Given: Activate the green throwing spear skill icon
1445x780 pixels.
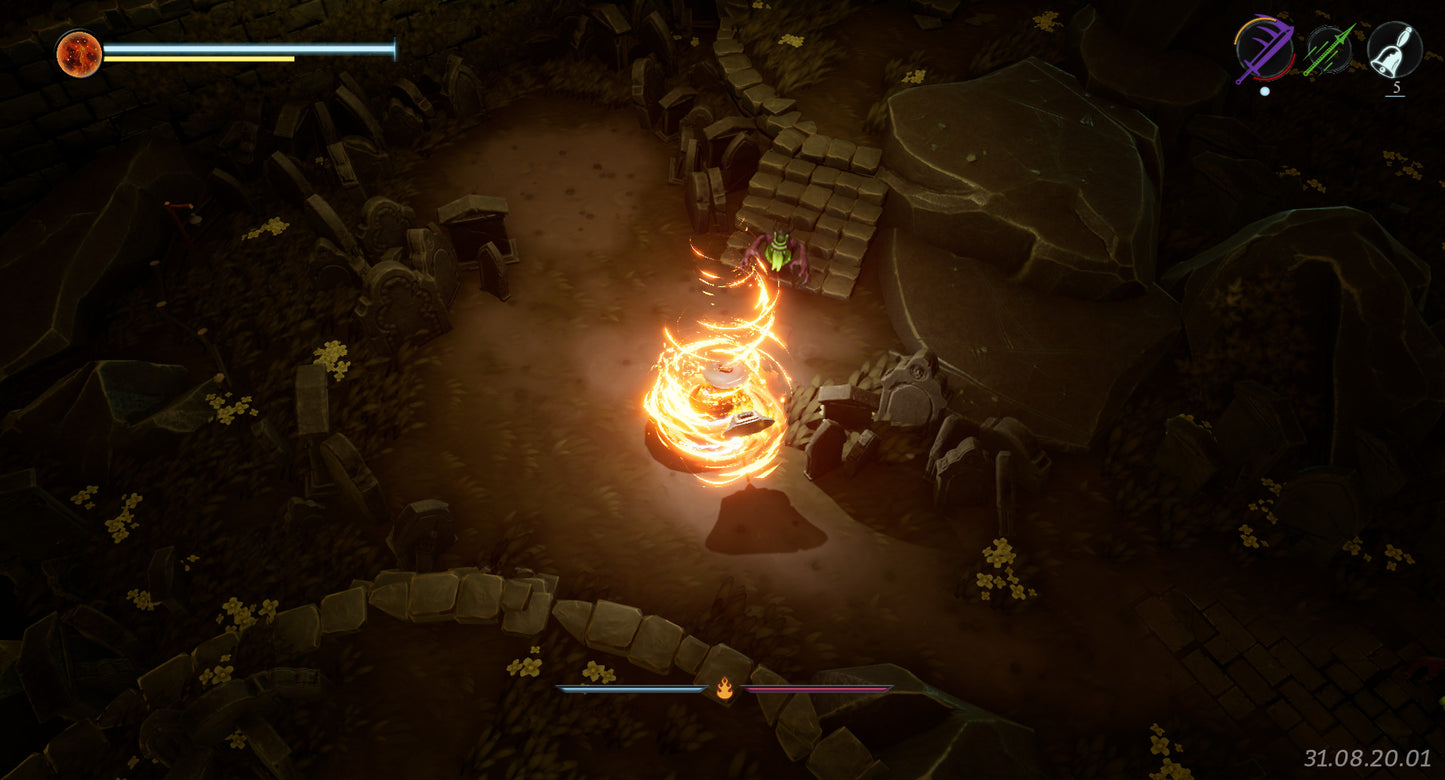Looking at the screenshot, I should click(x=1329, y=49).
